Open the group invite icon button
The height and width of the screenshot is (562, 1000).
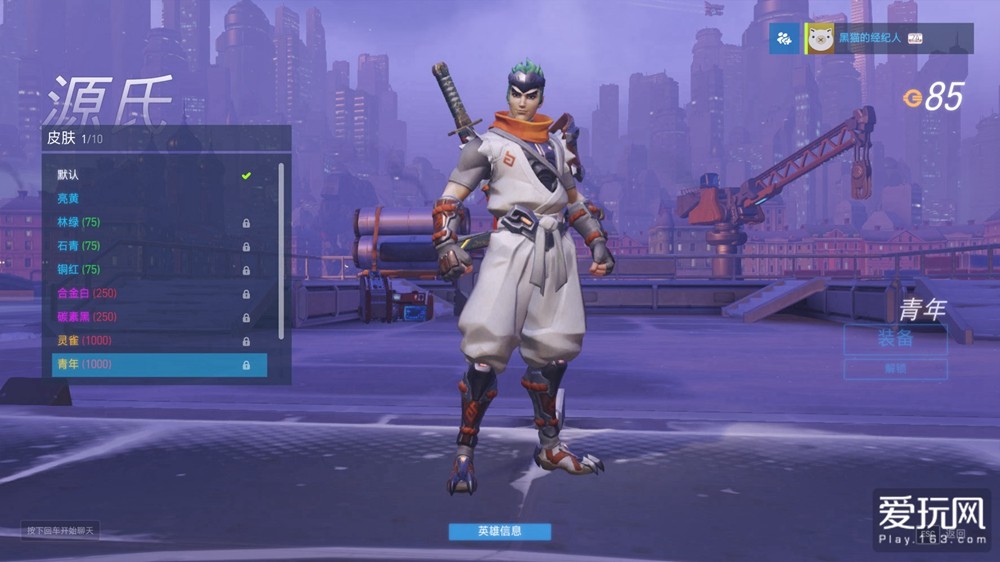coord(785,38)
